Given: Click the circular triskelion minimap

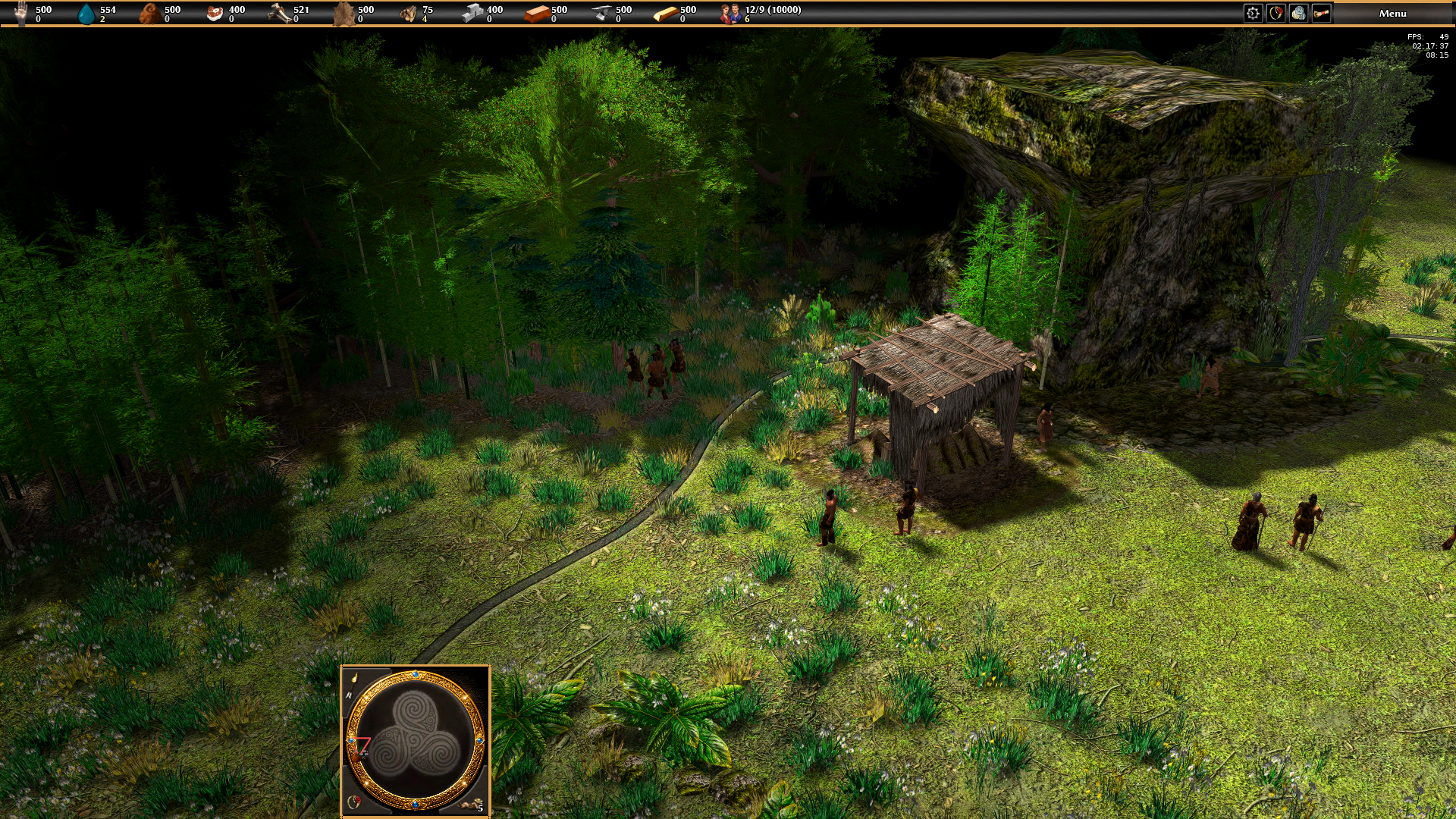Looking at the screenshot, I should (416, 739).
